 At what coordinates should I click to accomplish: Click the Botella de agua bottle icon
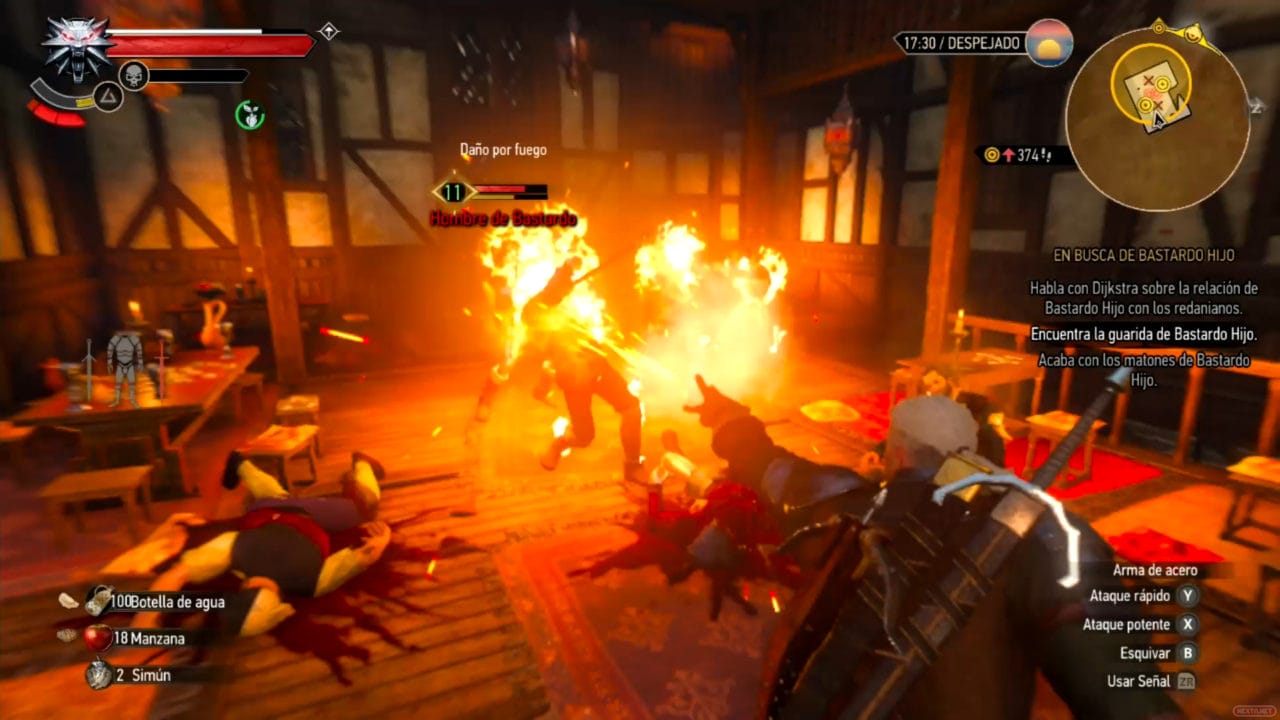click(97, 600)
